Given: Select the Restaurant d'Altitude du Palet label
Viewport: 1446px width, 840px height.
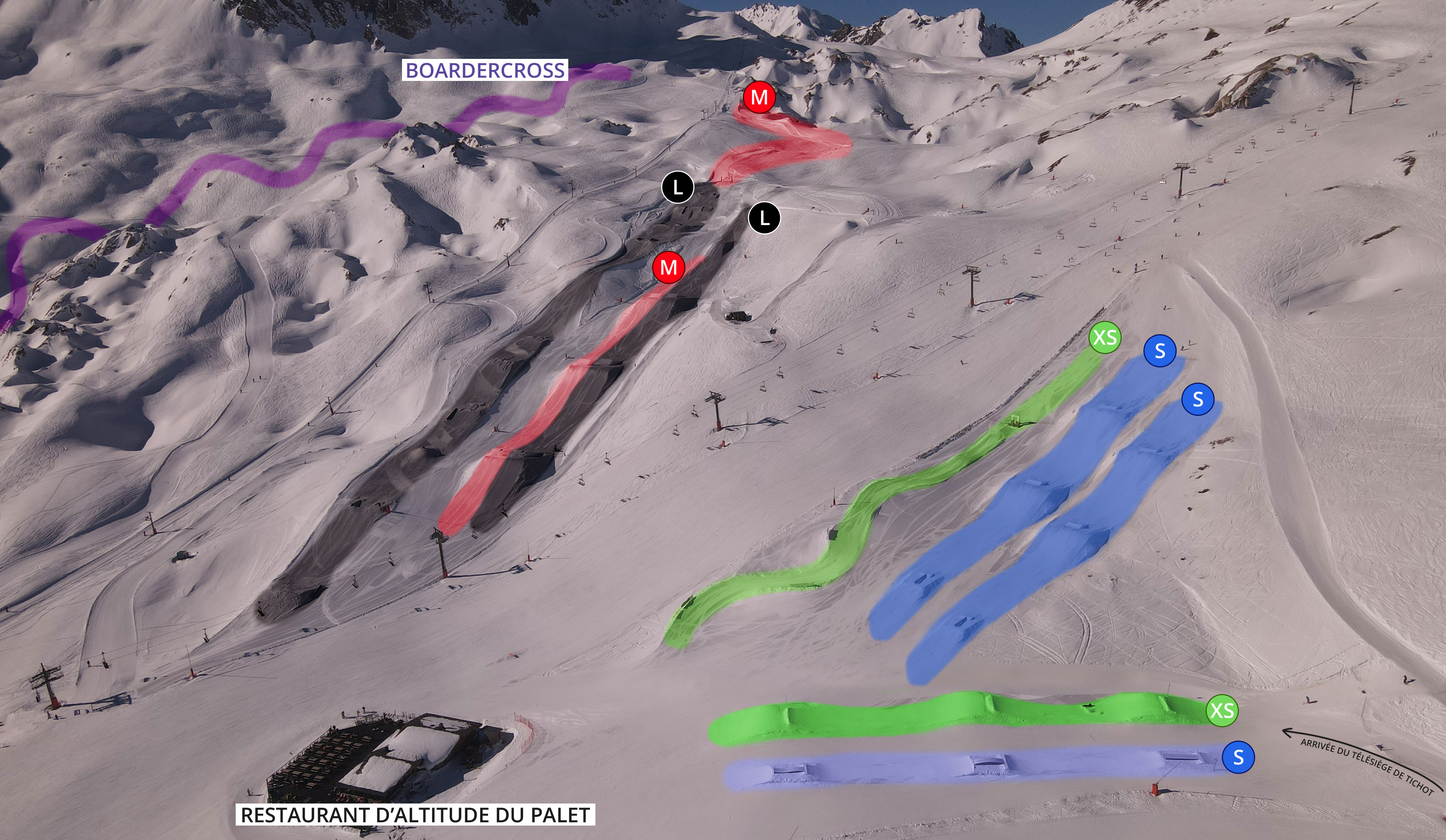Looking at the screenshot, I should pyautogui.click(x=415, y=815).
